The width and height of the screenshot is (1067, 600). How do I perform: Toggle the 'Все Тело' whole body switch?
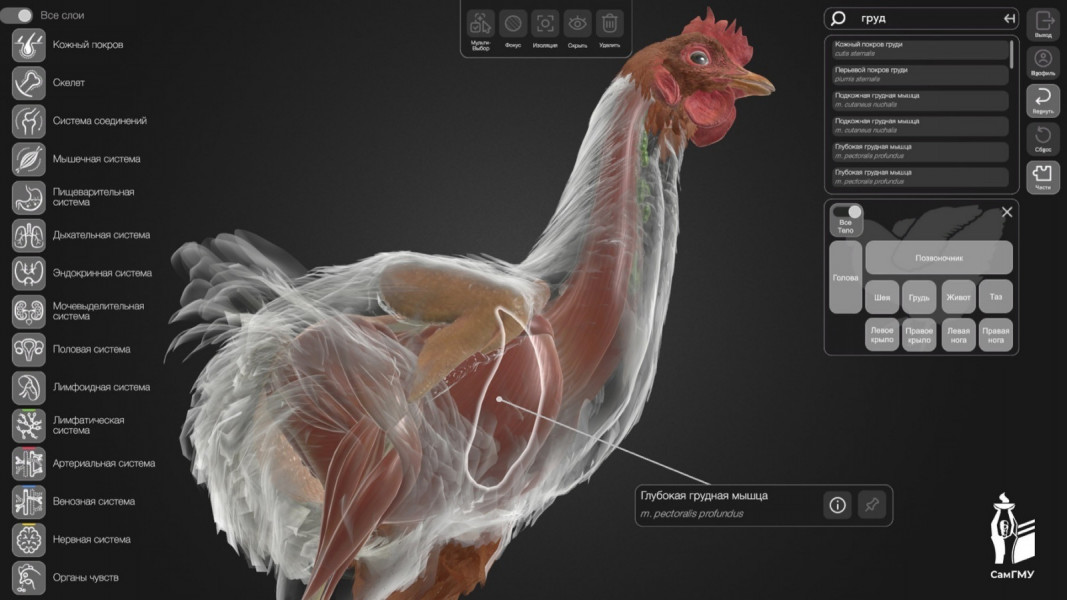pos(847,212)
